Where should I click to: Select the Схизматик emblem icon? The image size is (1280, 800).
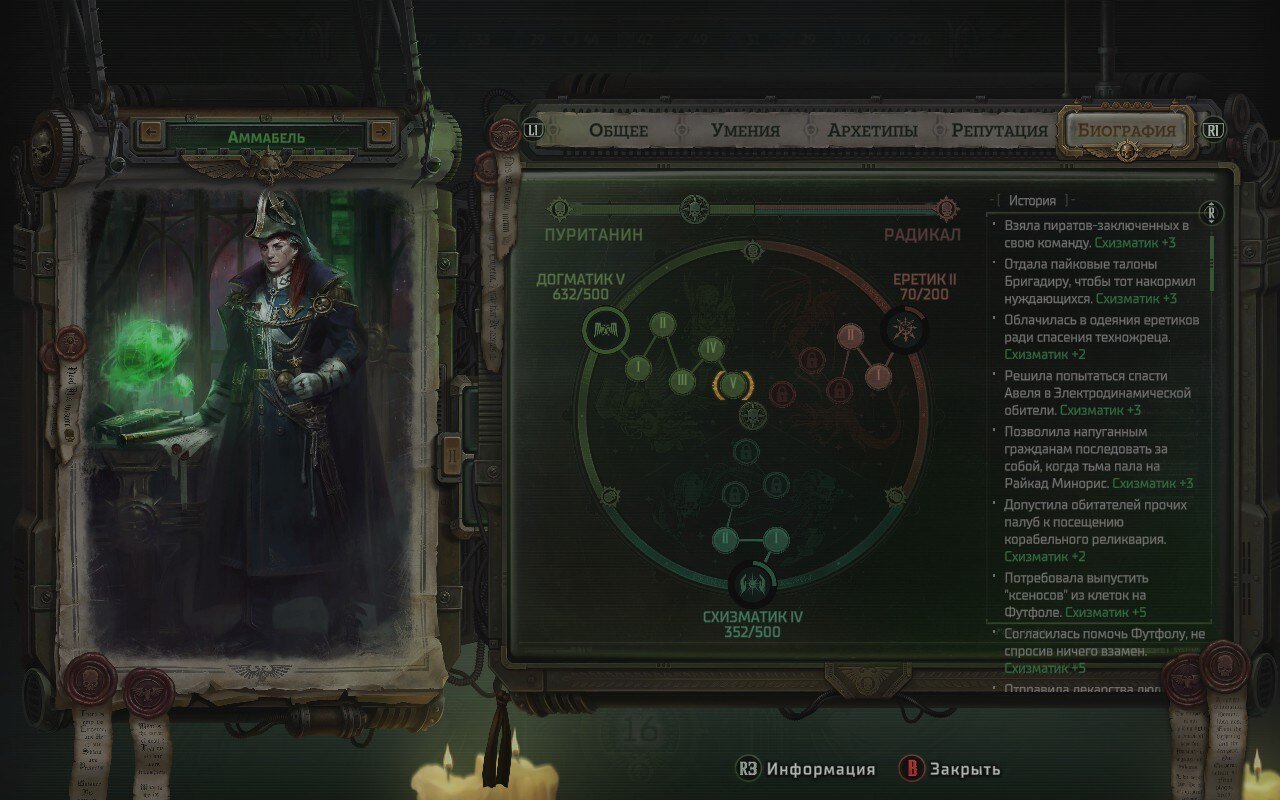(x=750, y=582)
